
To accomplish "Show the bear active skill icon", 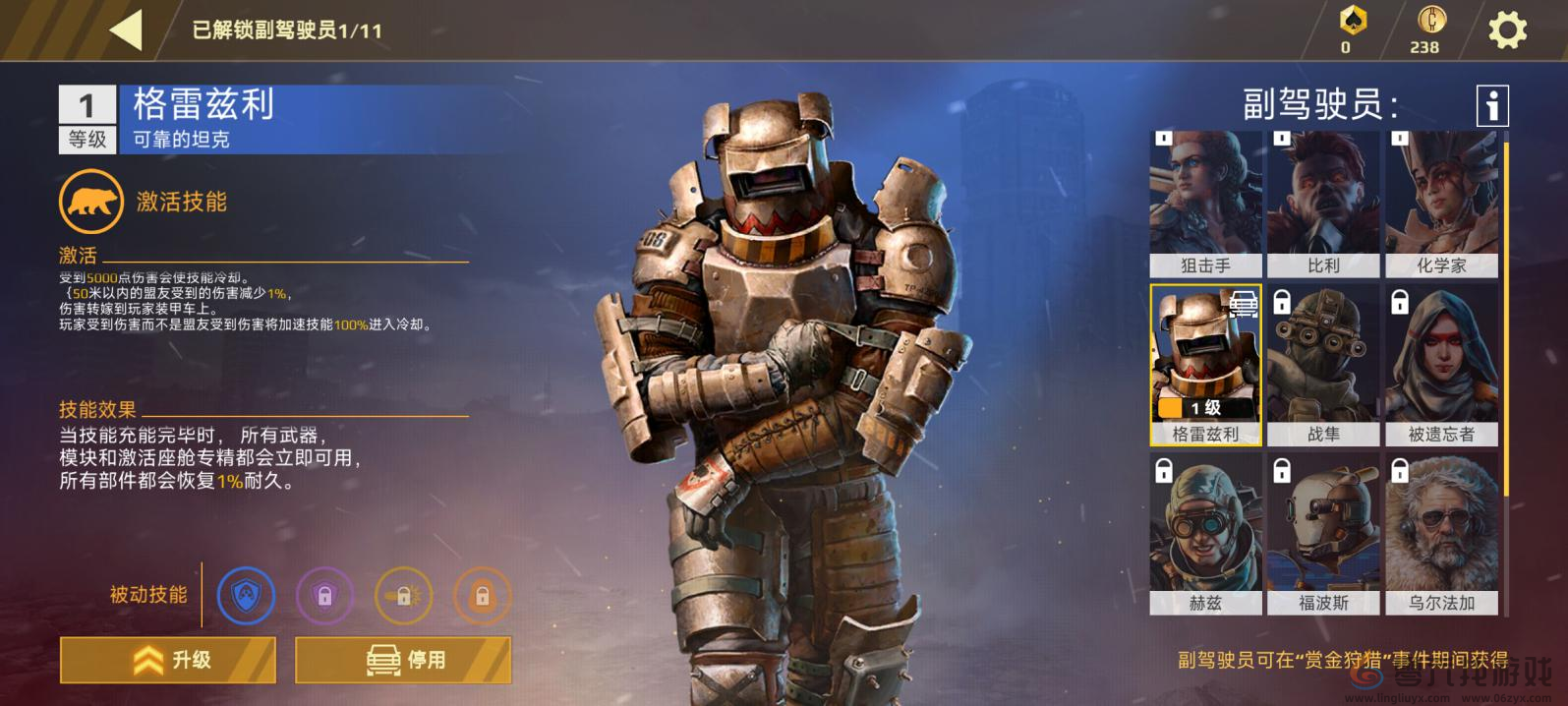I will click(90, 202).
